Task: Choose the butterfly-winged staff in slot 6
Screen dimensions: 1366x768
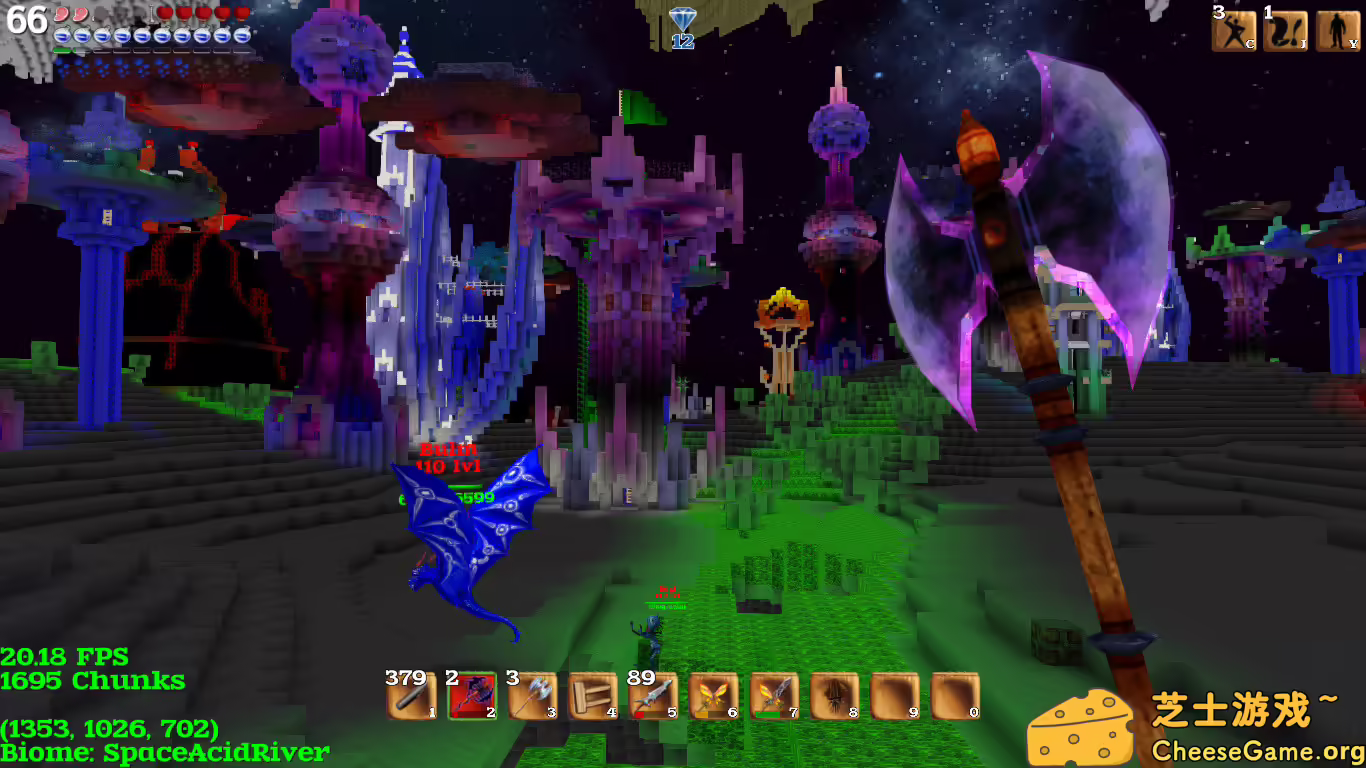Action: click(x=714, y=696)
